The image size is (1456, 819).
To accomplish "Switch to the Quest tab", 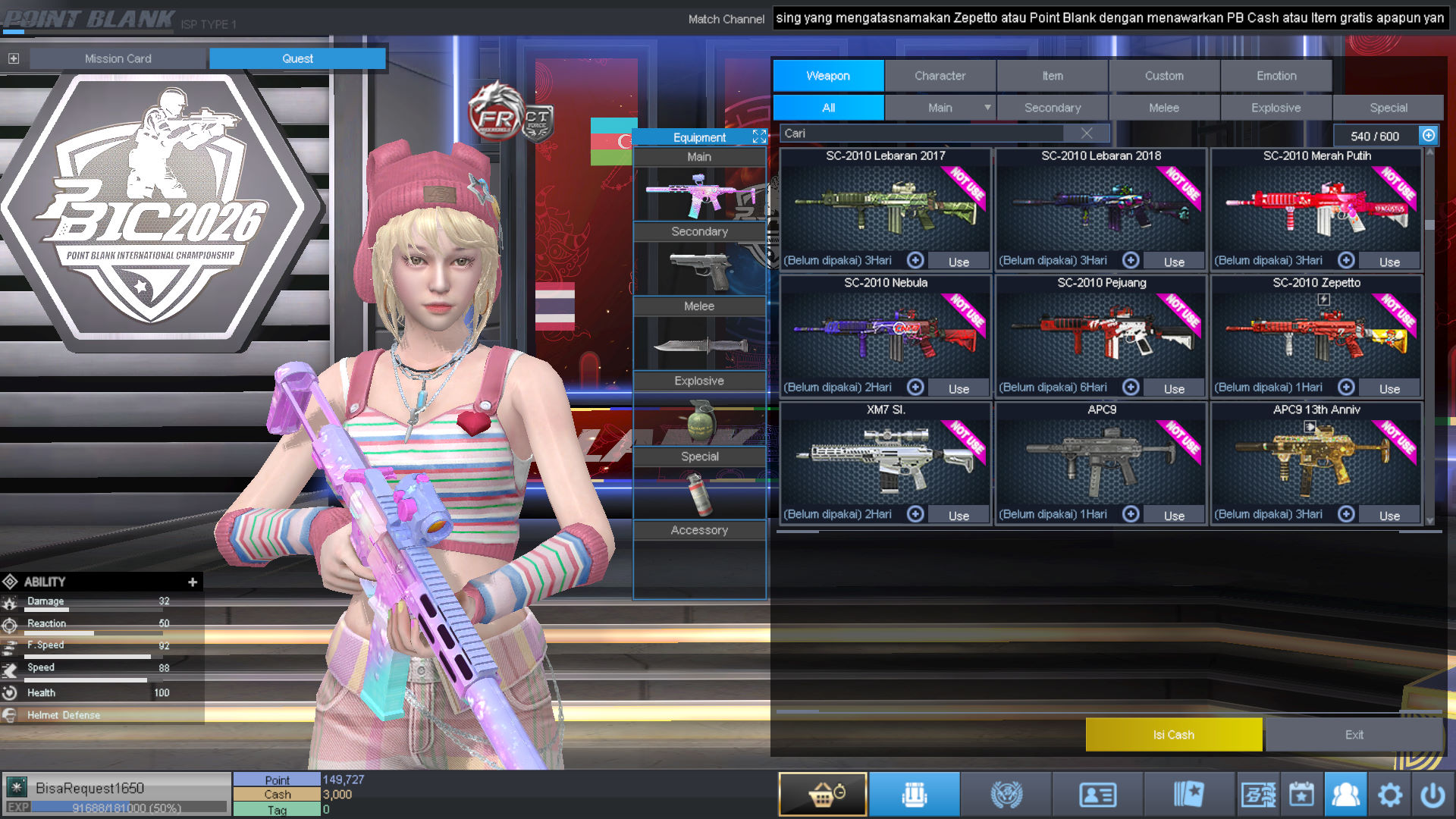I will tap(297, 58).
